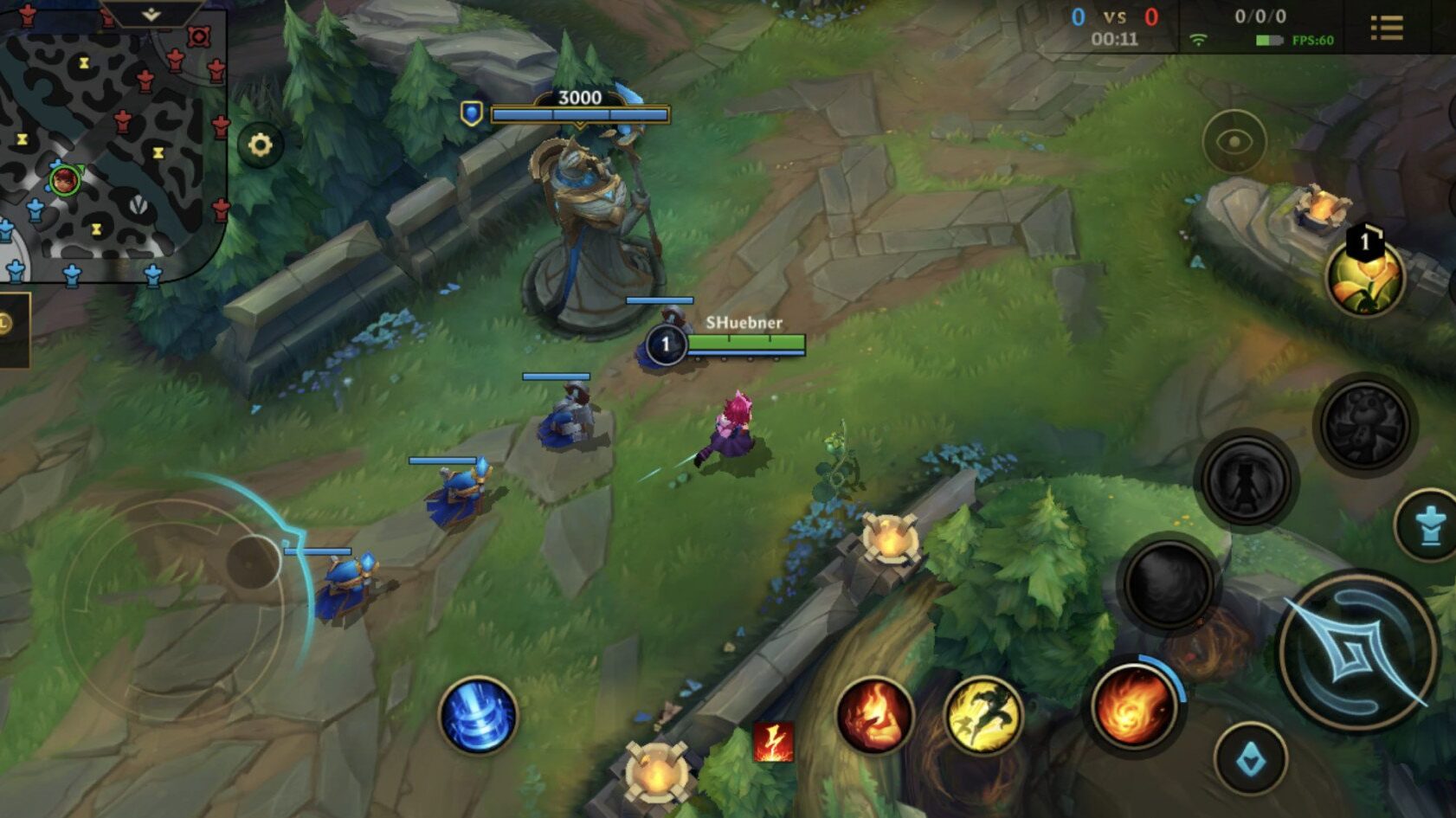
Task: Tap the blue summoner spell icon
Action: [x=477, y=716]
